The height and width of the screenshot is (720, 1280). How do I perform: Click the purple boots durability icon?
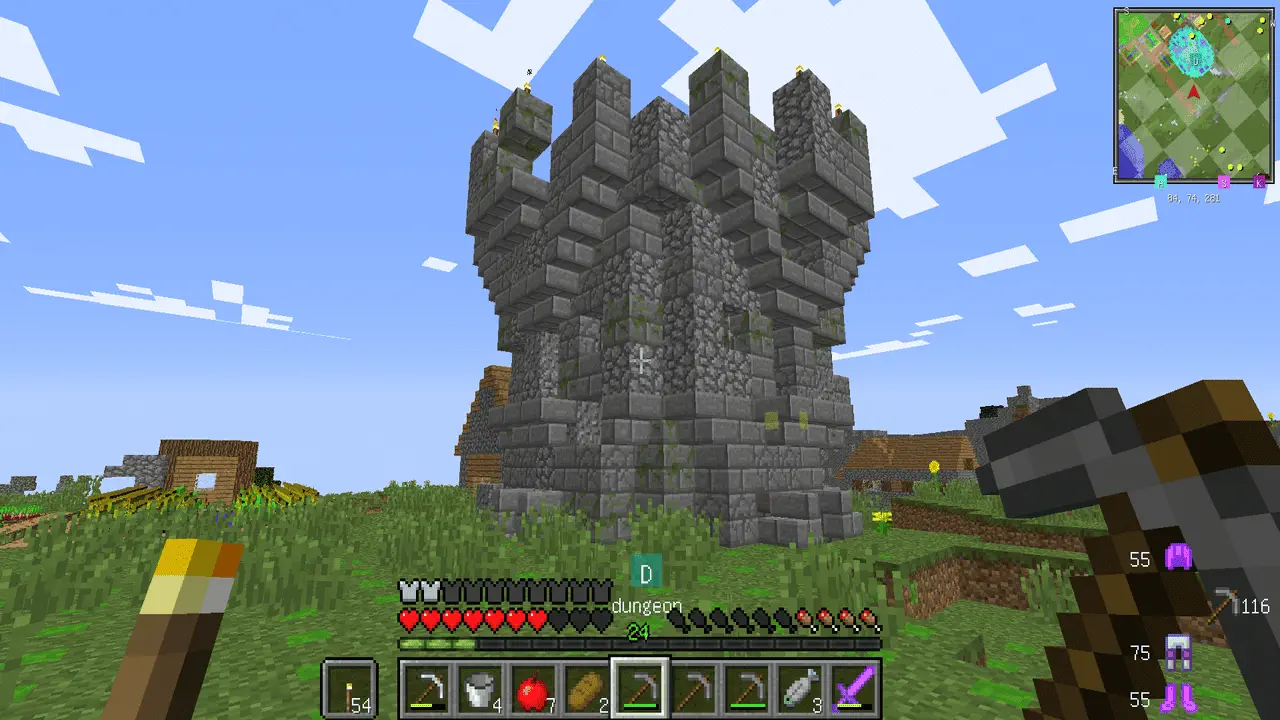[1177, 697]
